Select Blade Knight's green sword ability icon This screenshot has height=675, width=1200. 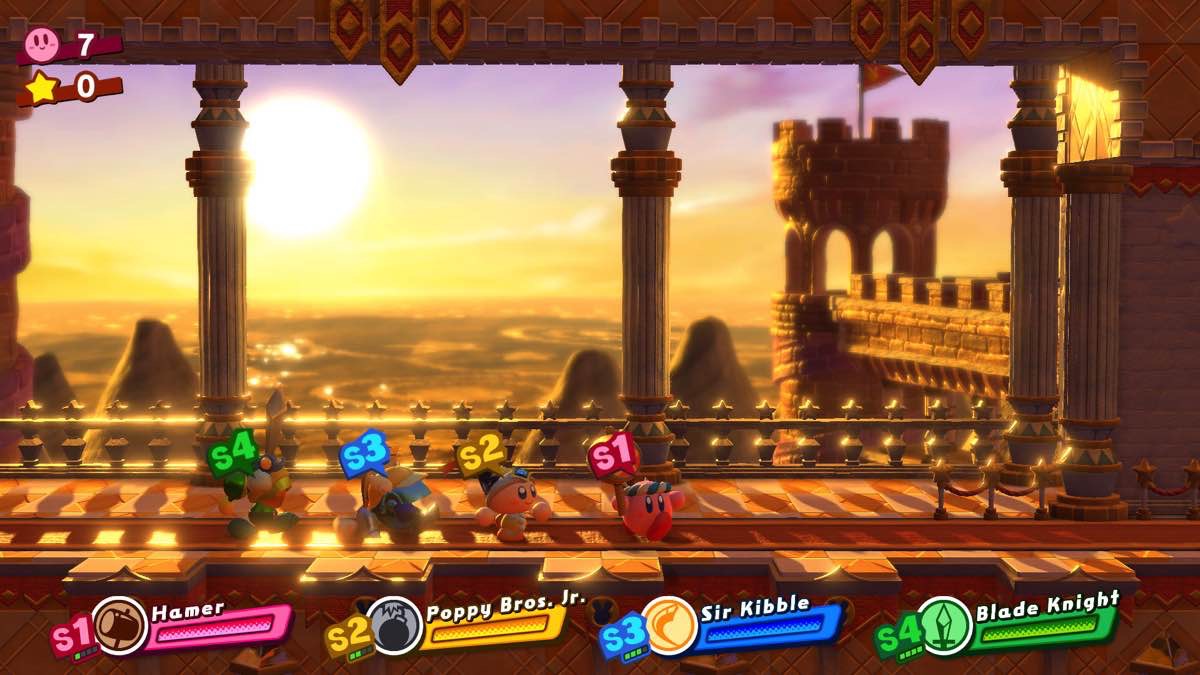tap(945, 626)
